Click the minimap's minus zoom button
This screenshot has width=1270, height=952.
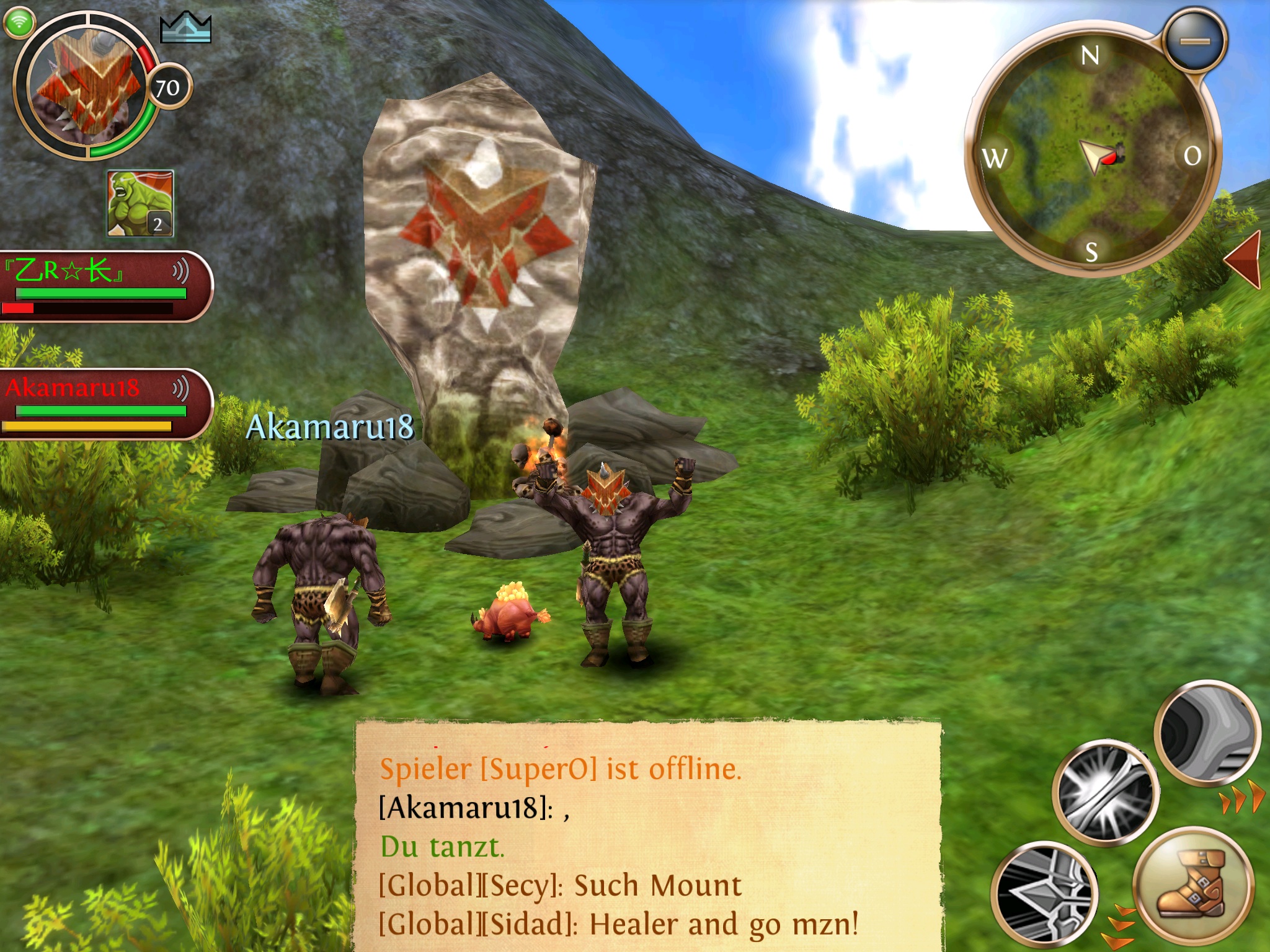click(x=1194, y=41)
